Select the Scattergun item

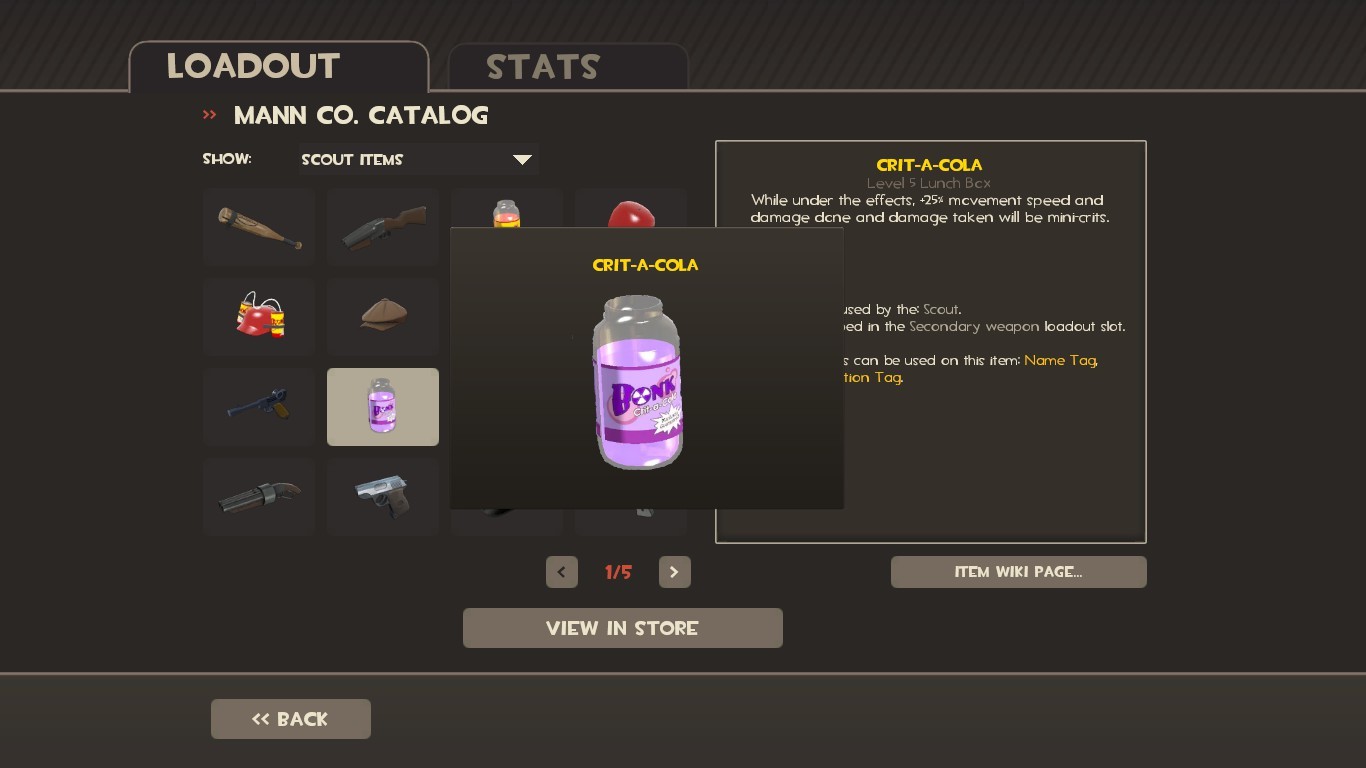pyautogui.click(x=382, y=227)
